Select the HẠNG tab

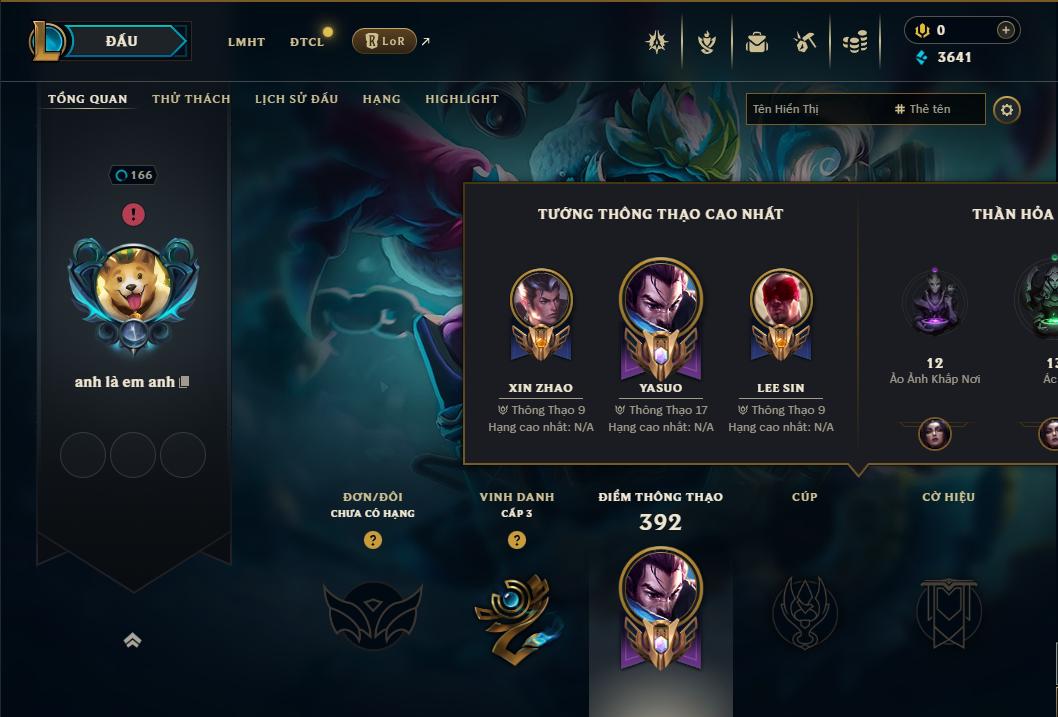(381, 99)
